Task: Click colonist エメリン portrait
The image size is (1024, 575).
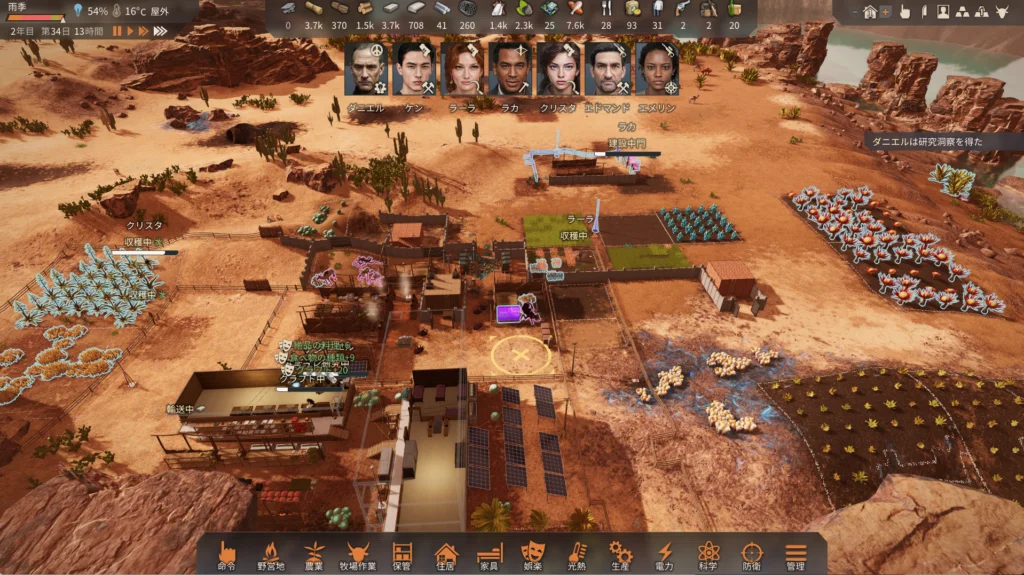Action: [x=657, y=69]
